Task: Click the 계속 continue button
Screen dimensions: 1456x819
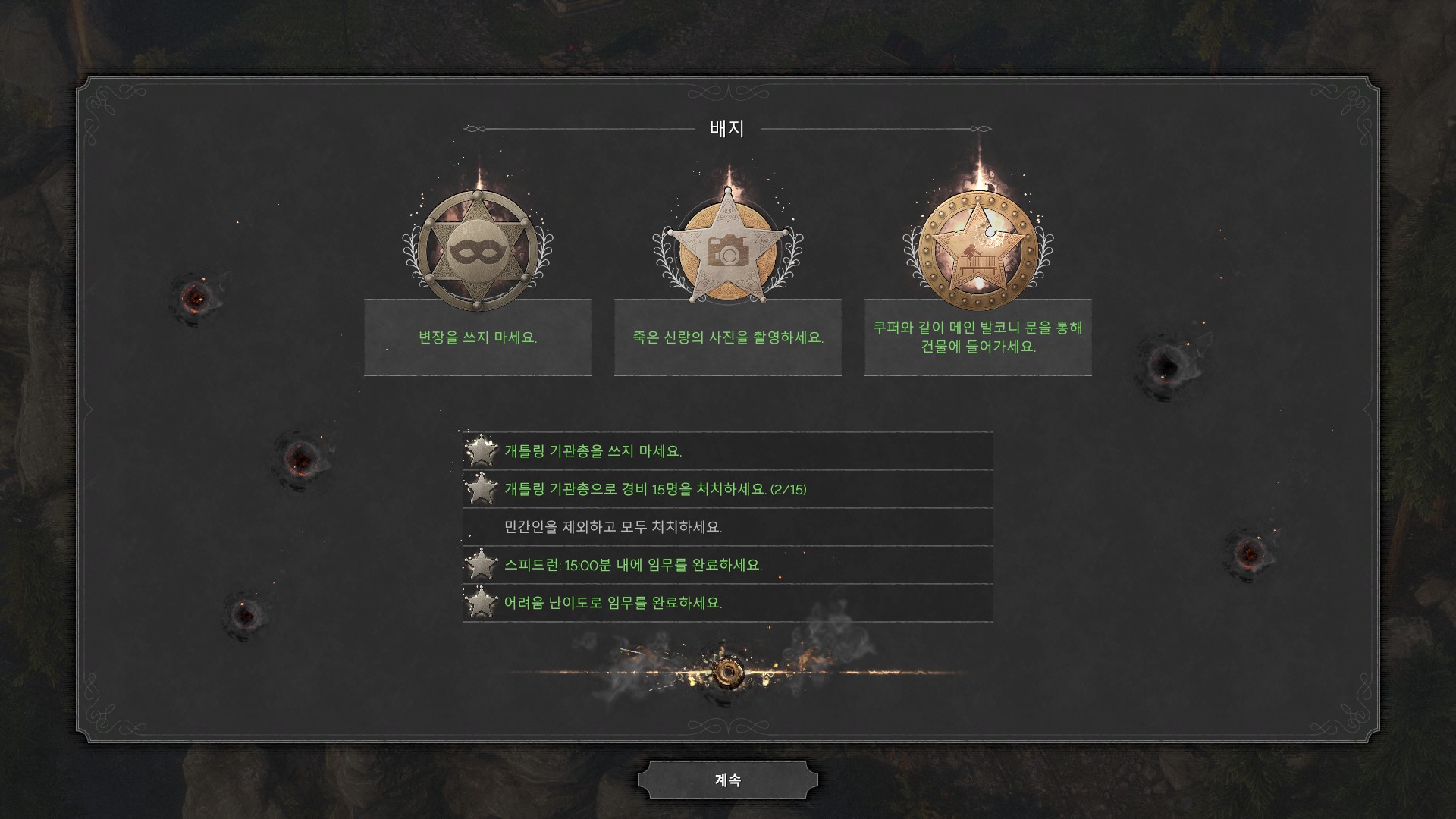Action: click(727, 780)
